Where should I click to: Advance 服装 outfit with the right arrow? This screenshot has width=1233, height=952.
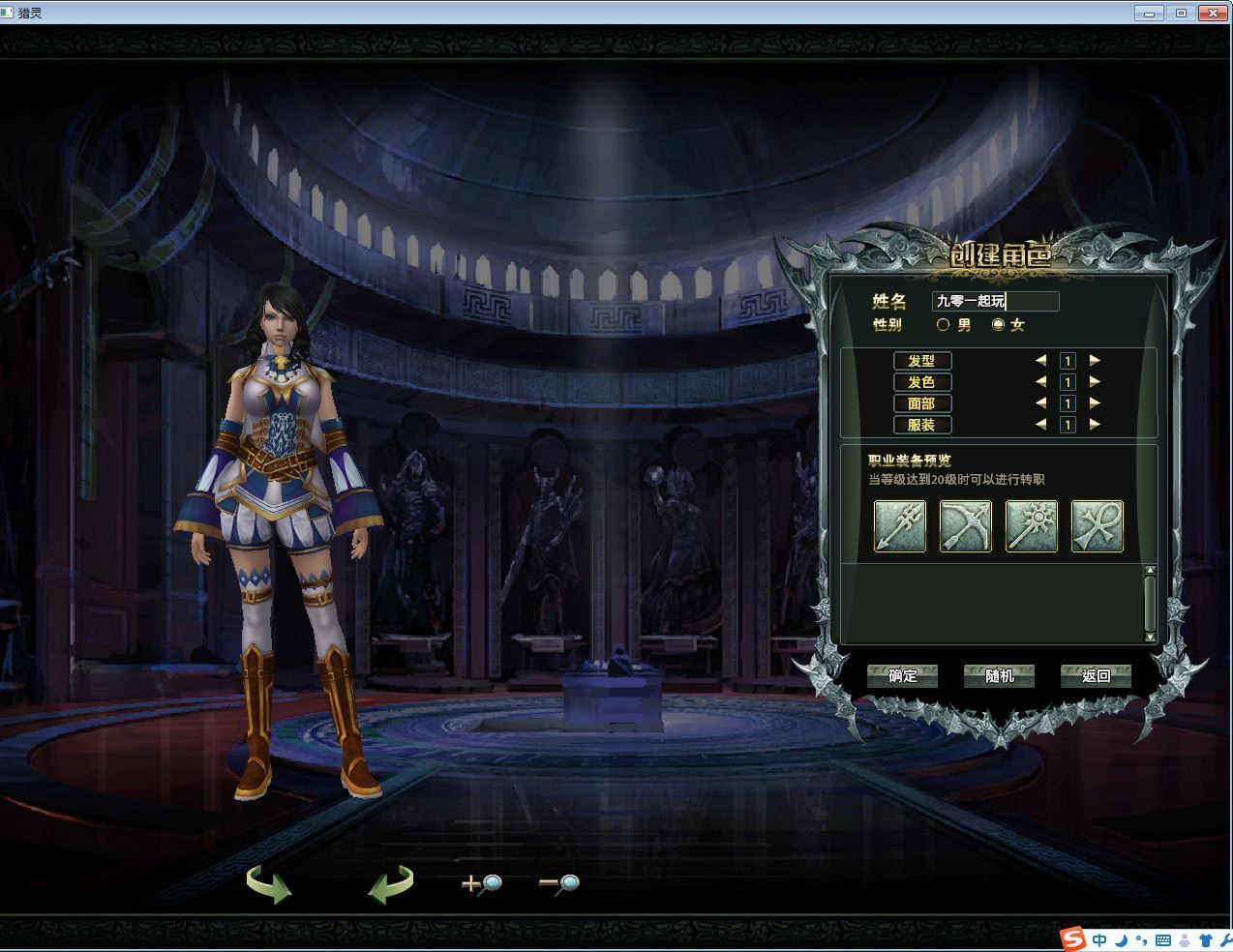[x=1095, y=424]
